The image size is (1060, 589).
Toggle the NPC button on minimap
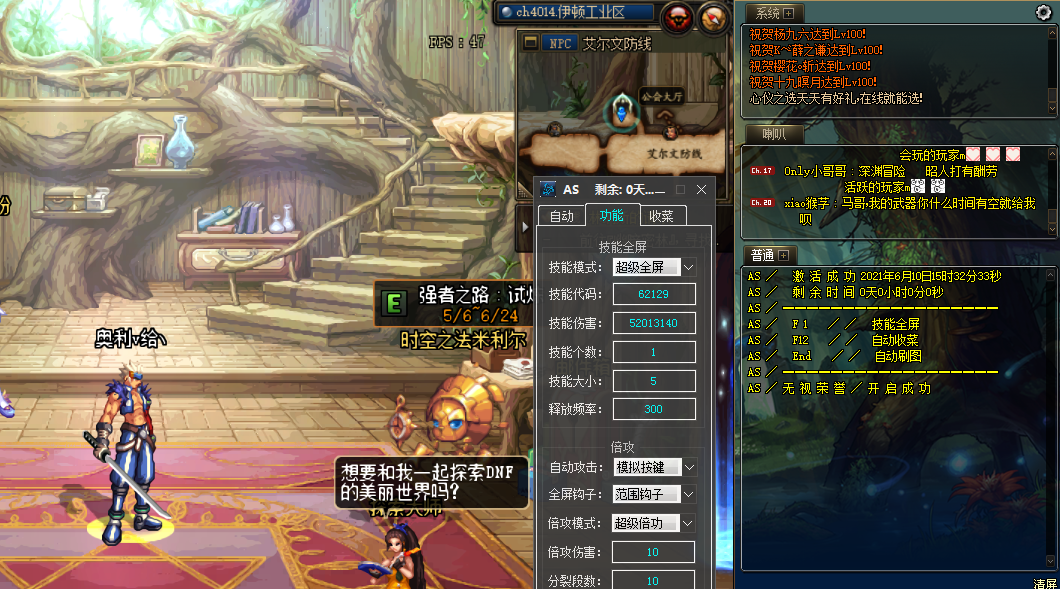pyautogui.click(x=559, y=44)
